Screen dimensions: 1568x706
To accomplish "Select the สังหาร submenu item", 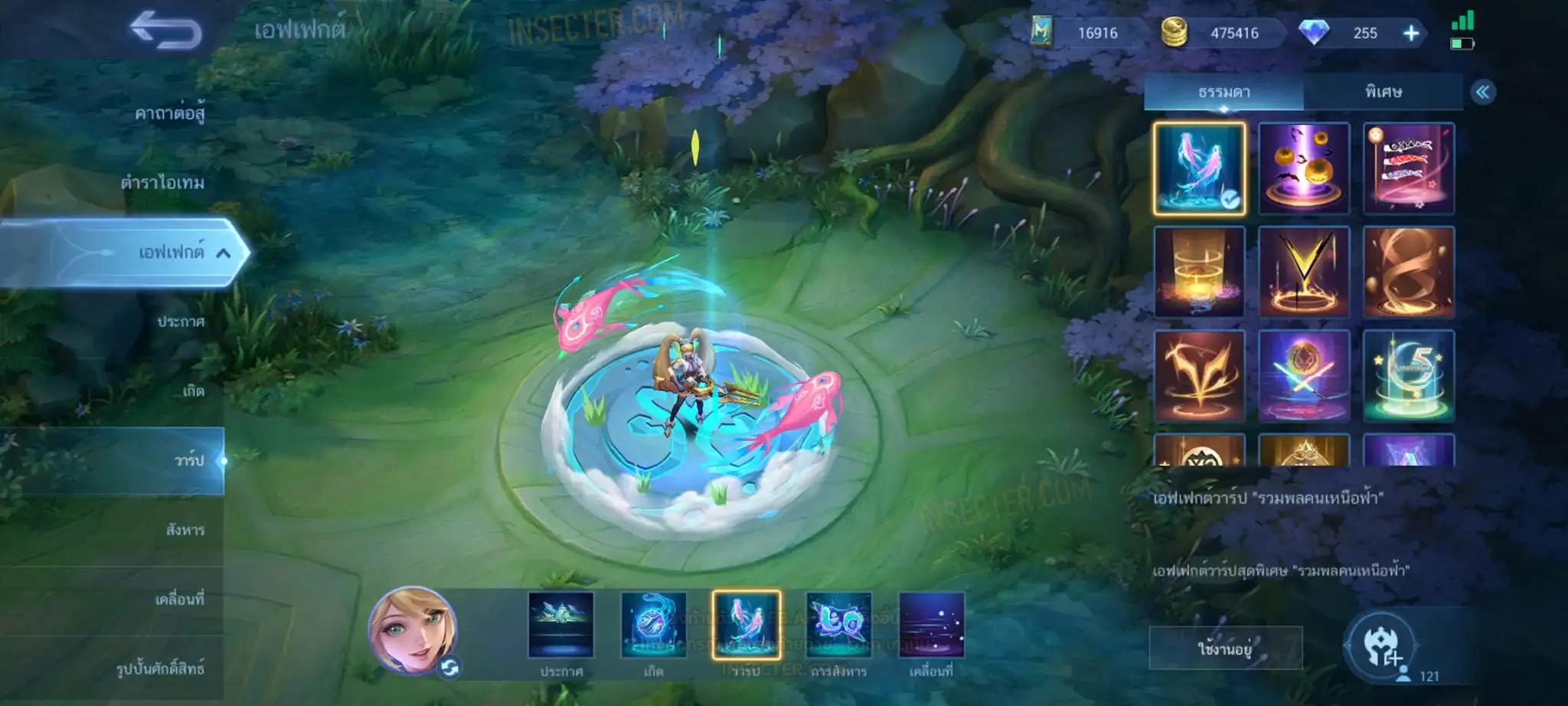I will [x=185, y=530].
